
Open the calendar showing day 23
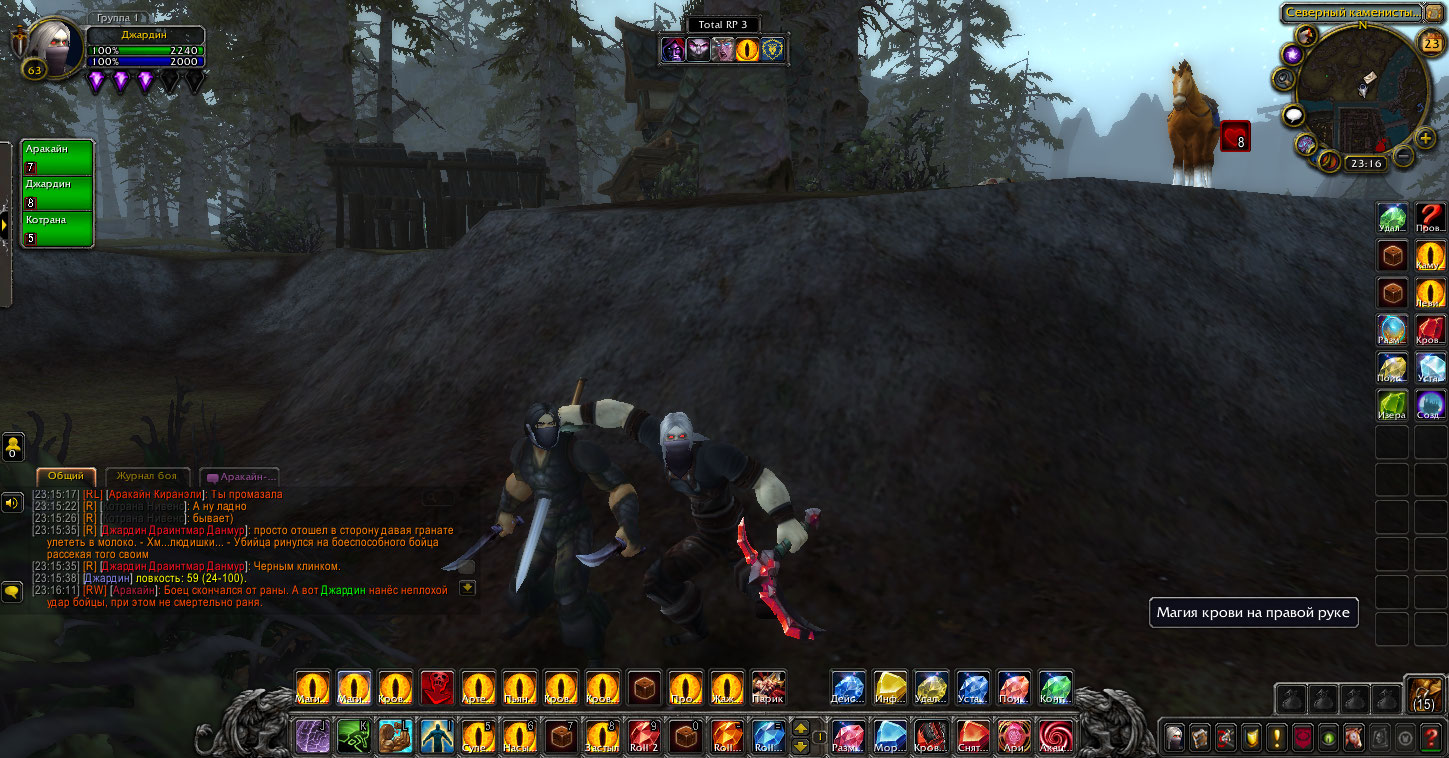(x=1431, y=43)
